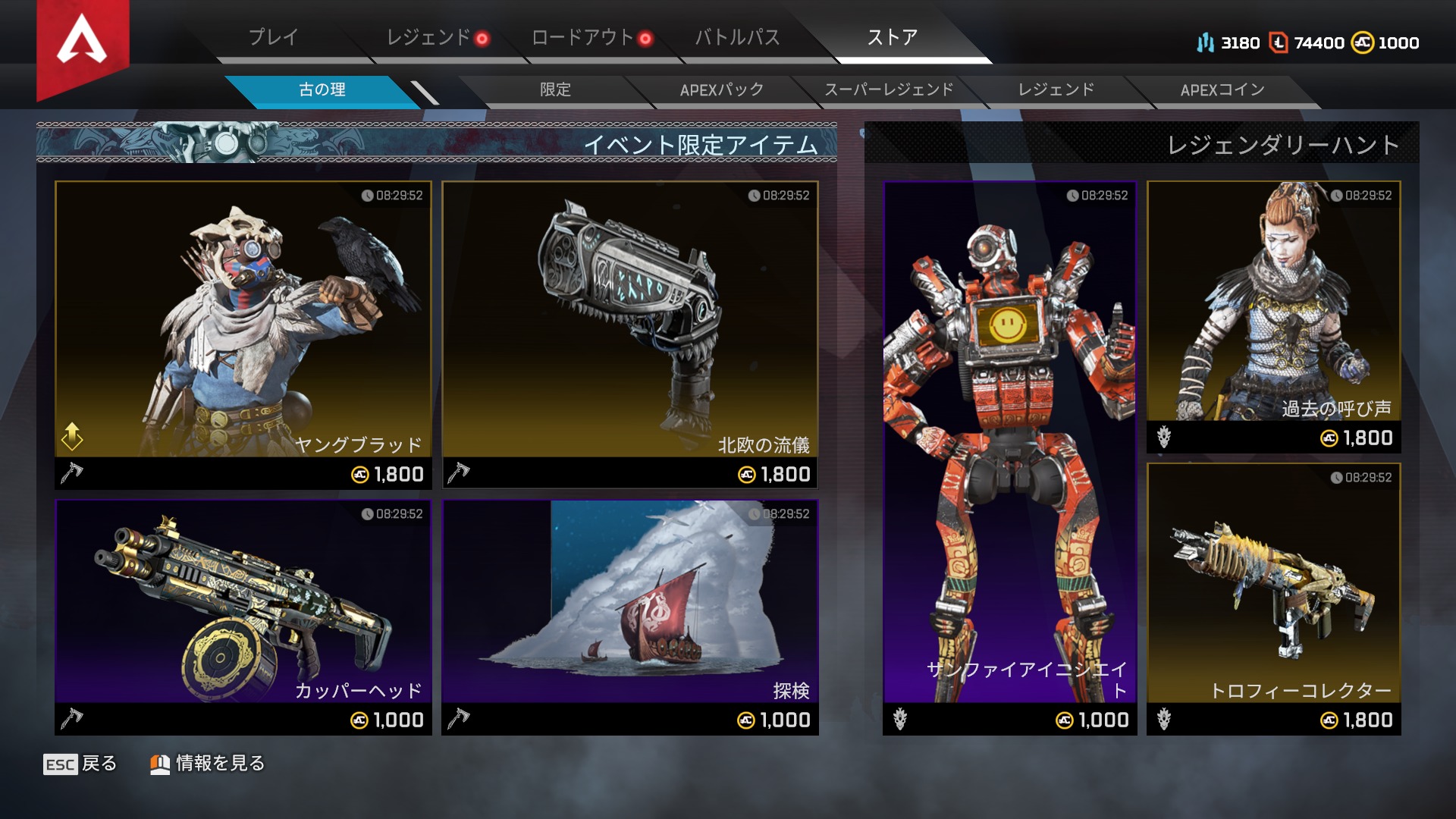Select the ヤングブラッド Bloodhound skin

point(243,334)
